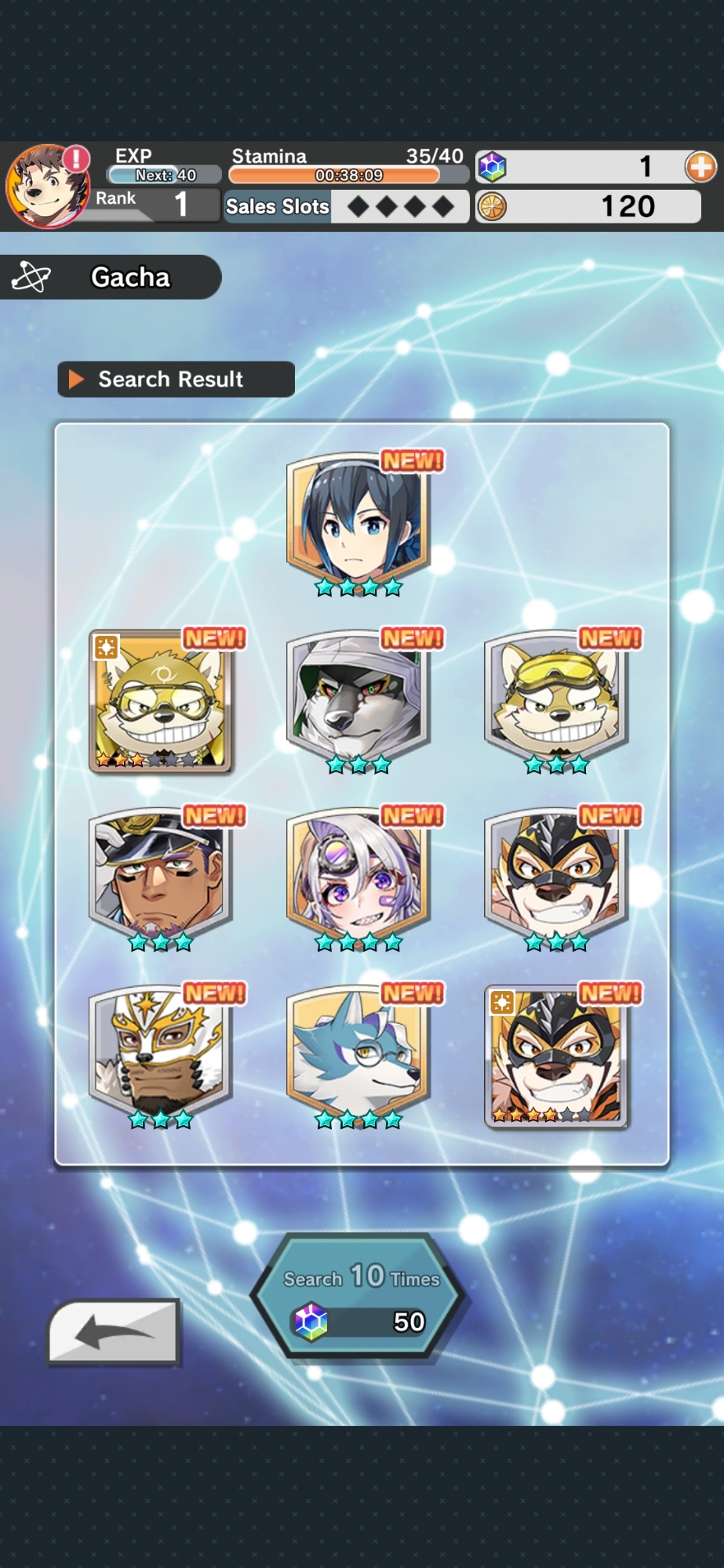Add more gems with the plus button
Viewport: 724px width, 1568px height.
700,167
